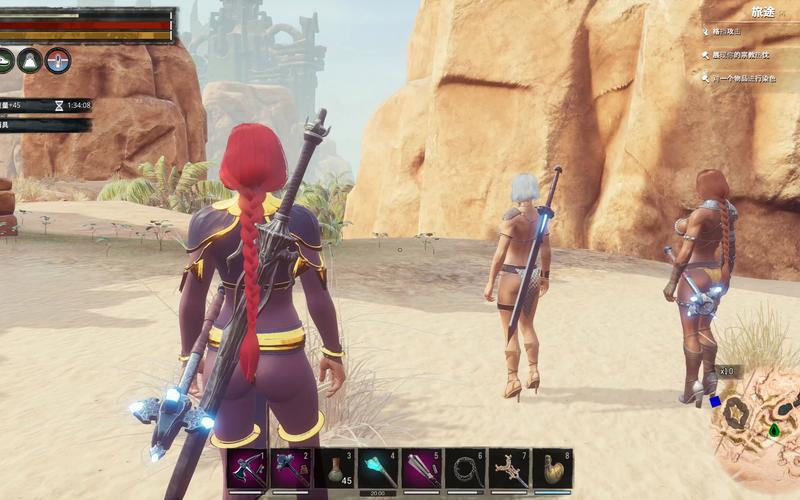Use the potion flask with count 45
The width and height of the screenshot is (800, 500).
coord(334,469)
